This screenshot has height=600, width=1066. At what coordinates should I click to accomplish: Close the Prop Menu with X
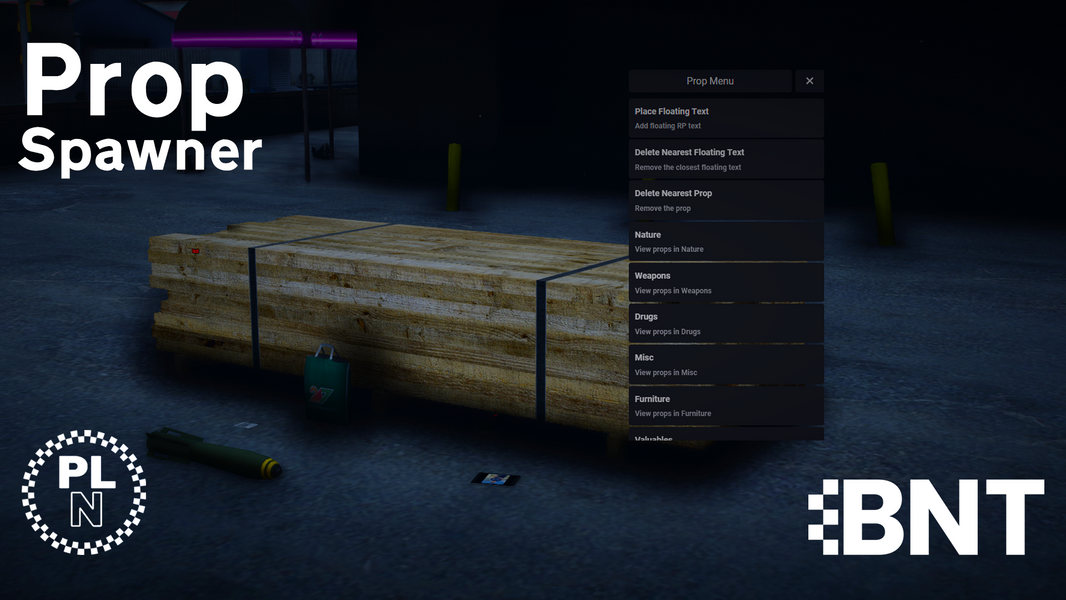pos(809,81)
